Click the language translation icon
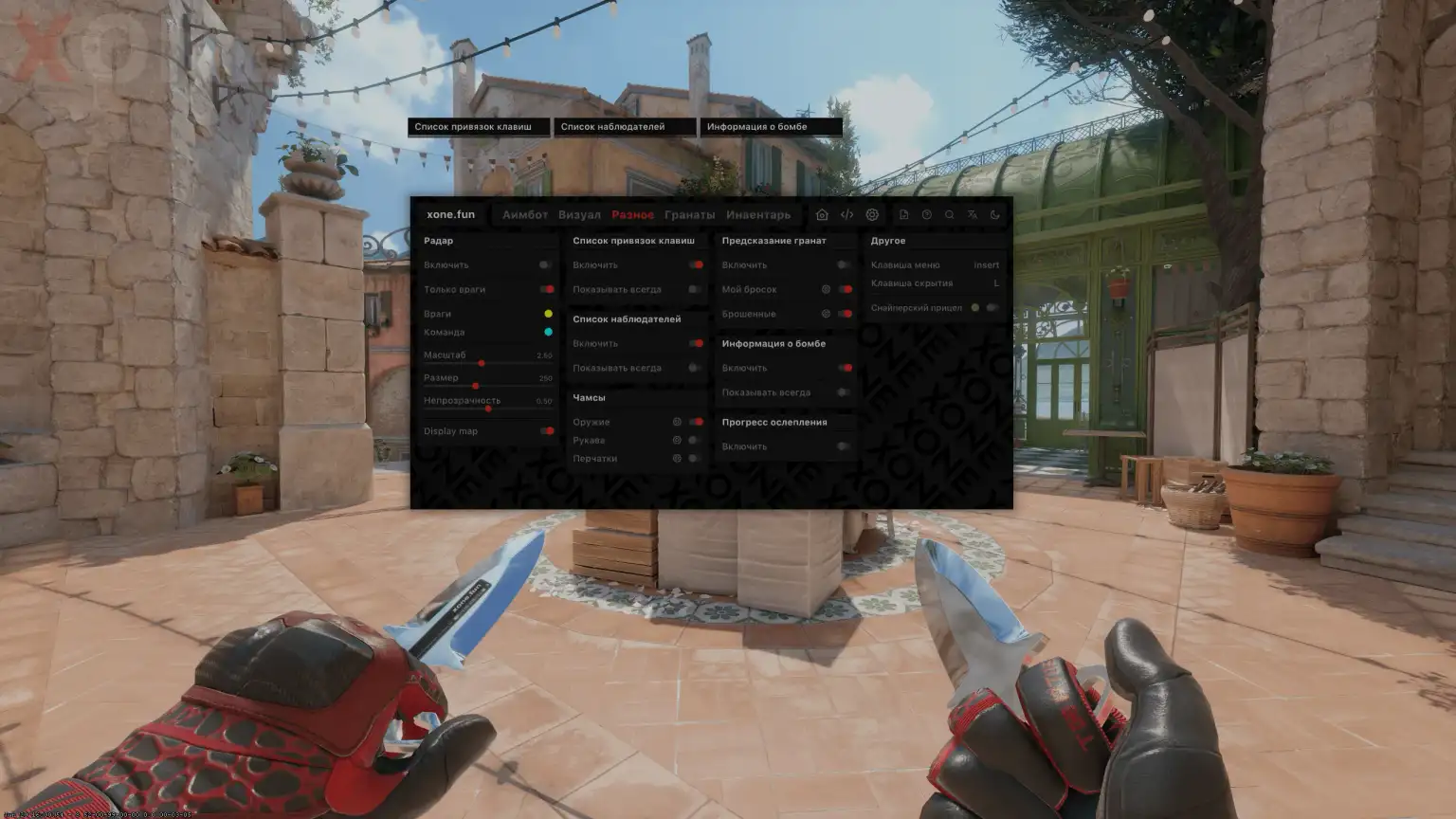This screenshot has width=1456, height=819. (x=972, y=214)
